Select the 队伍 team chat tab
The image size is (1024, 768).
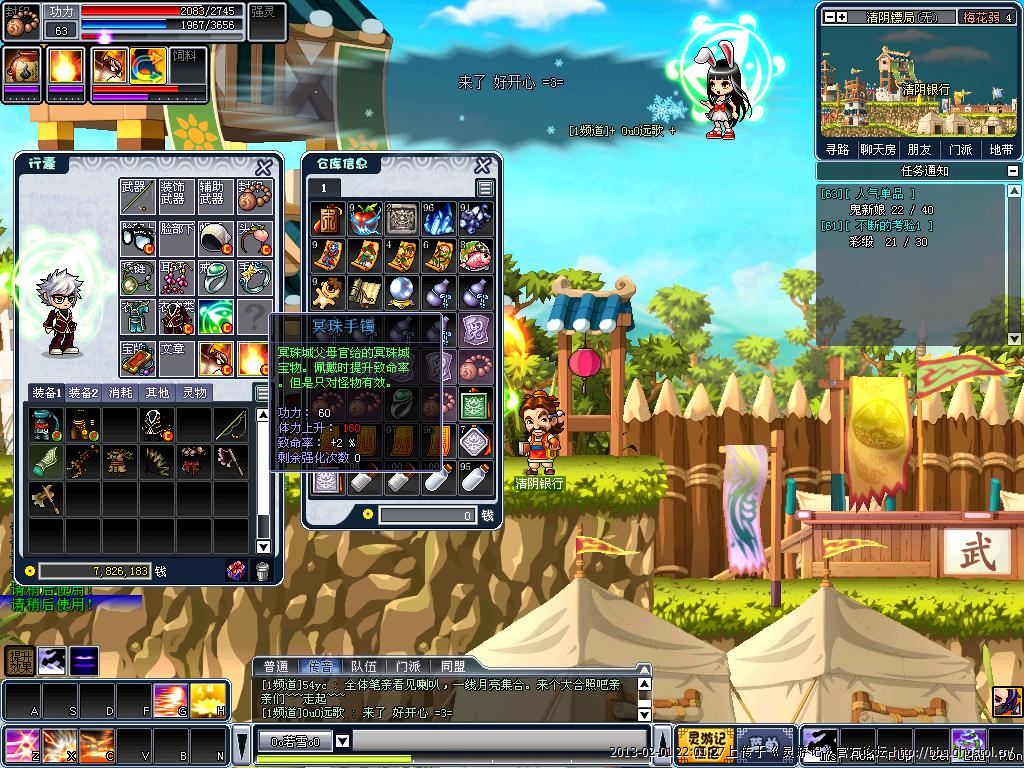pos(364,666)
